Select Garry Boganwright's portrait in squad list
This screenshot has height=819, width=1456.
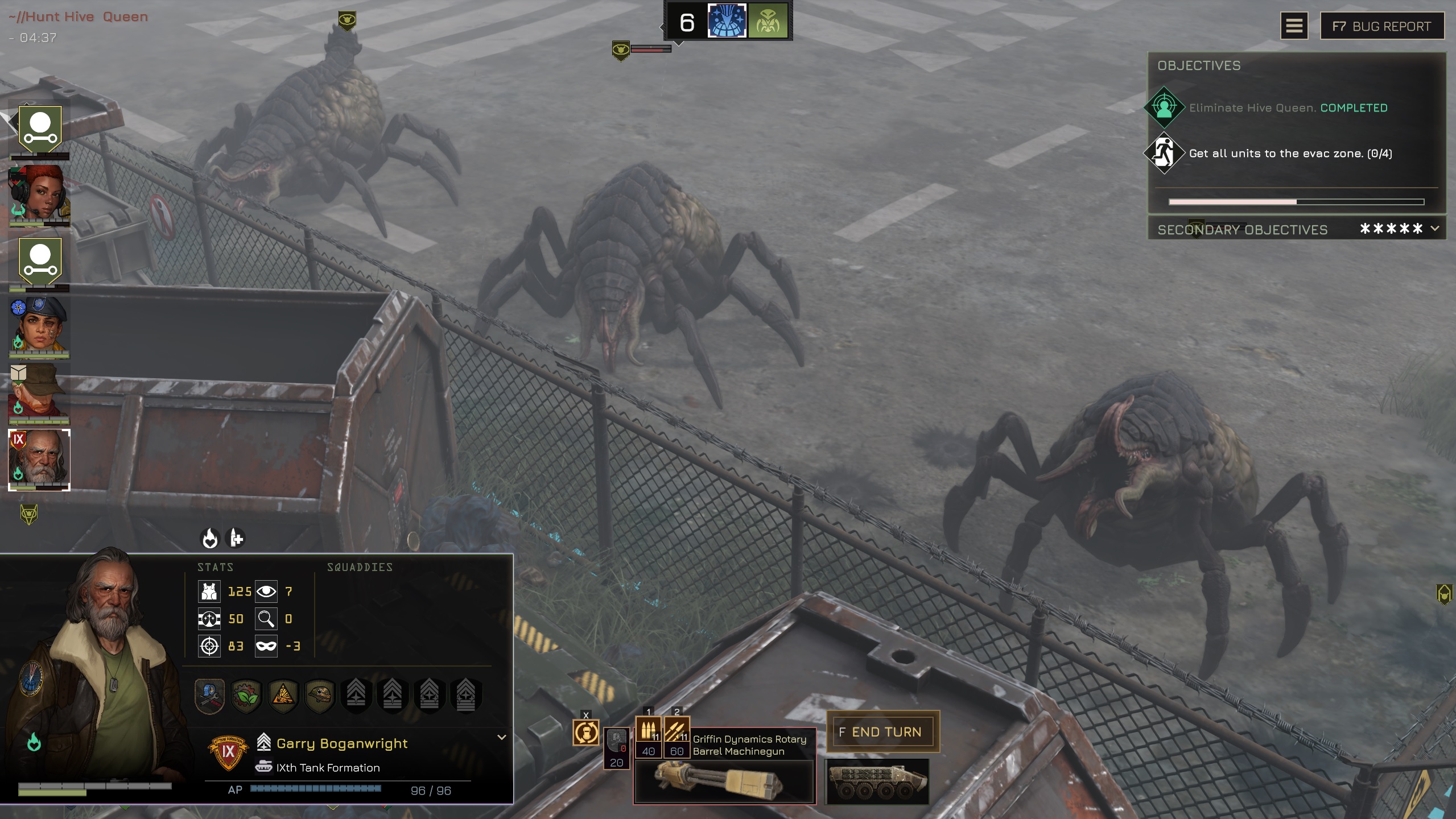click(x=39, y=459)
